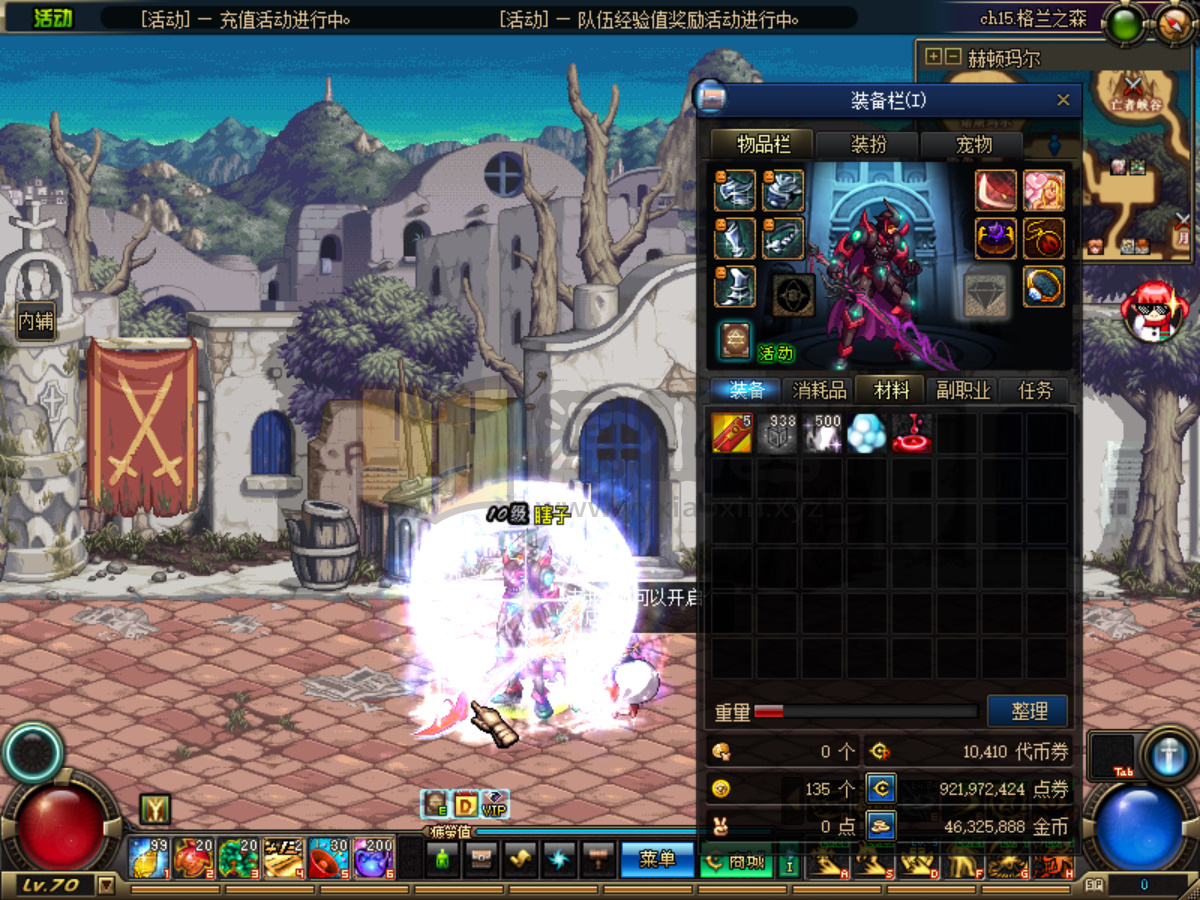Image resolution: width=1200 pixels, height=900 pixels.
Task: Open the 内辅 side button
Action: pos(35,322)
